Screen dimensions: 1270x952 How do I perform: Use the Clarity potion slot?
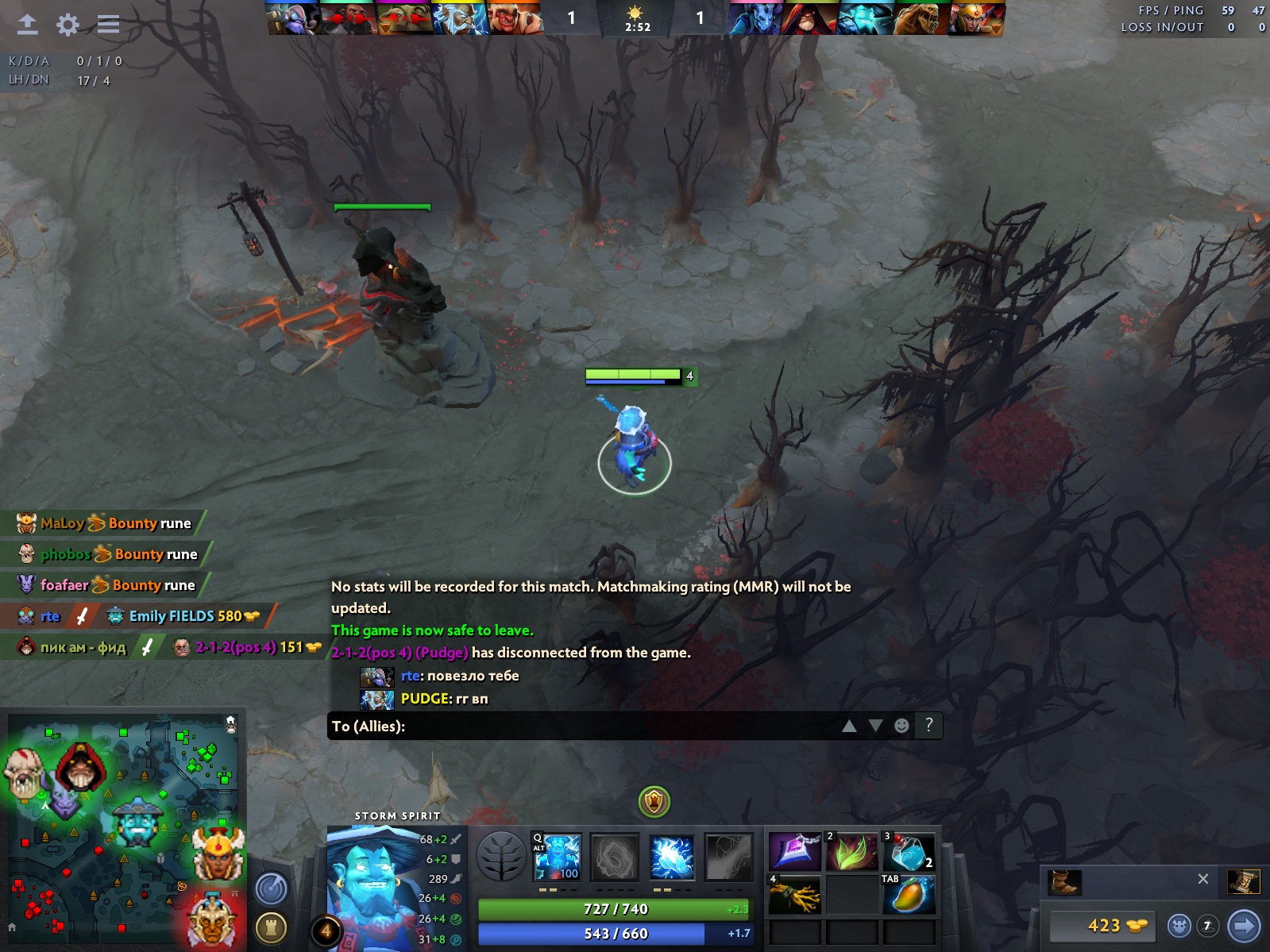(x=909, y=853)
